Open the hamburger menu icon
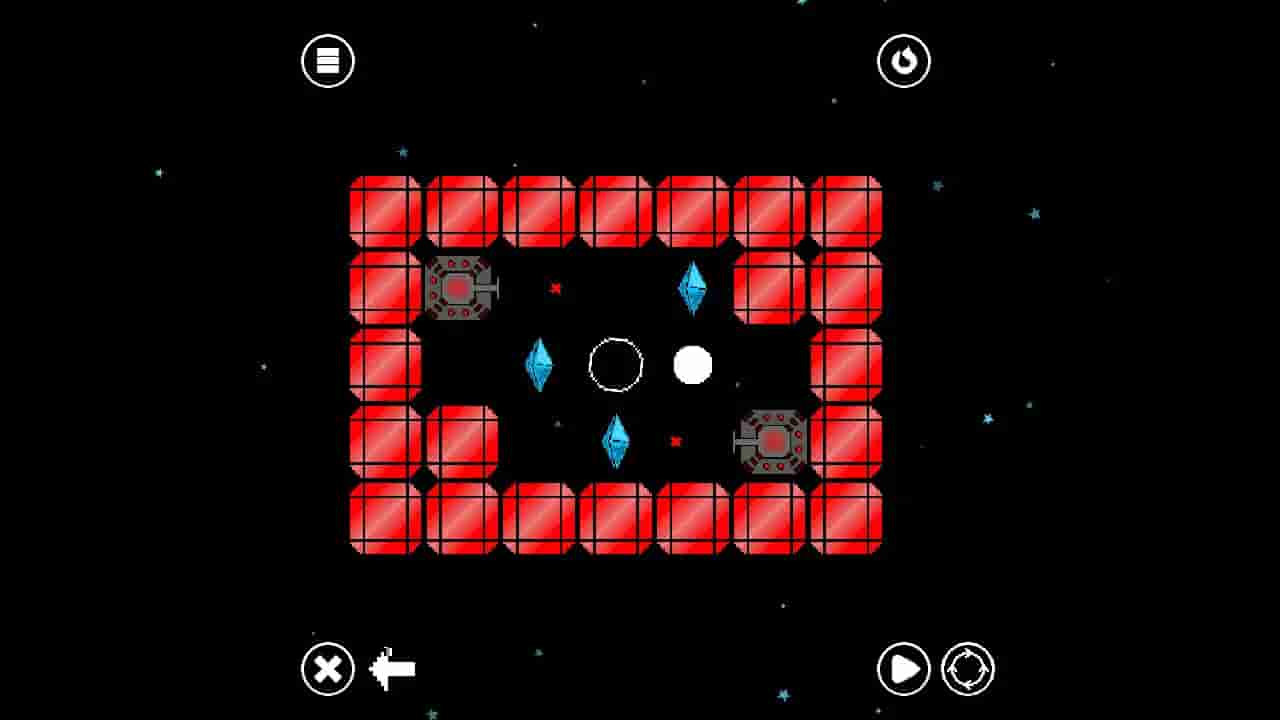 (326, 60)
